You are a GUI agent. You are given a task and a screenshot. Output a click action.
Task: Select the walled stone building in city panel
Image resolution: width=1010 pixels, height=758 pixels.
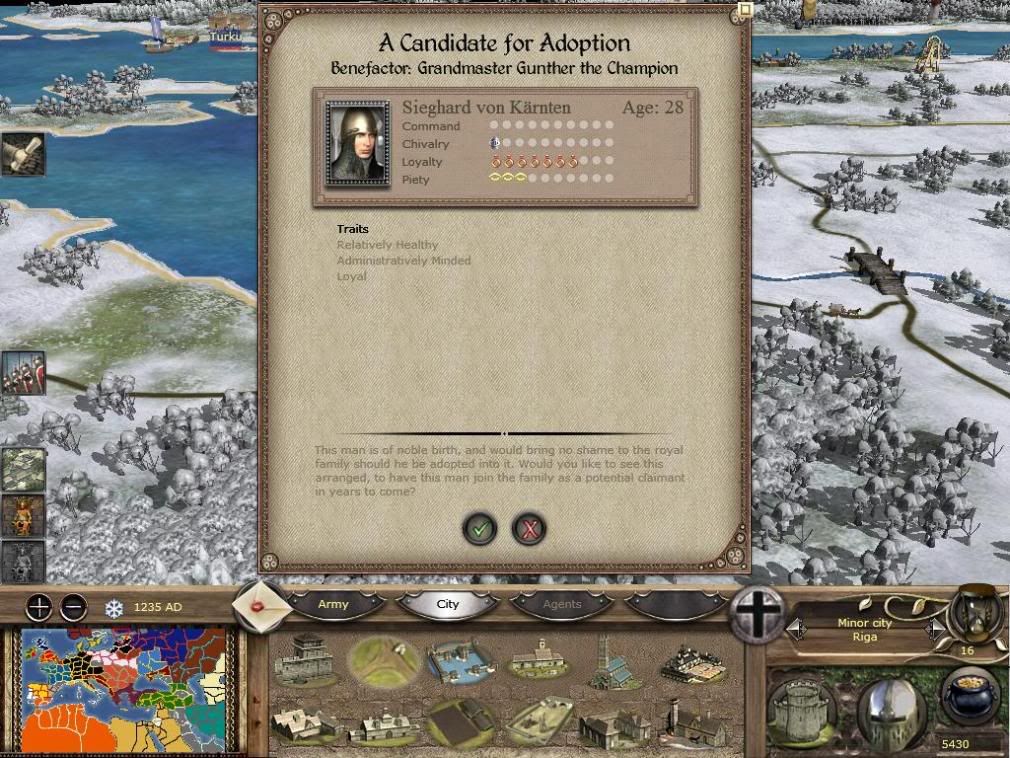[303, 659]
